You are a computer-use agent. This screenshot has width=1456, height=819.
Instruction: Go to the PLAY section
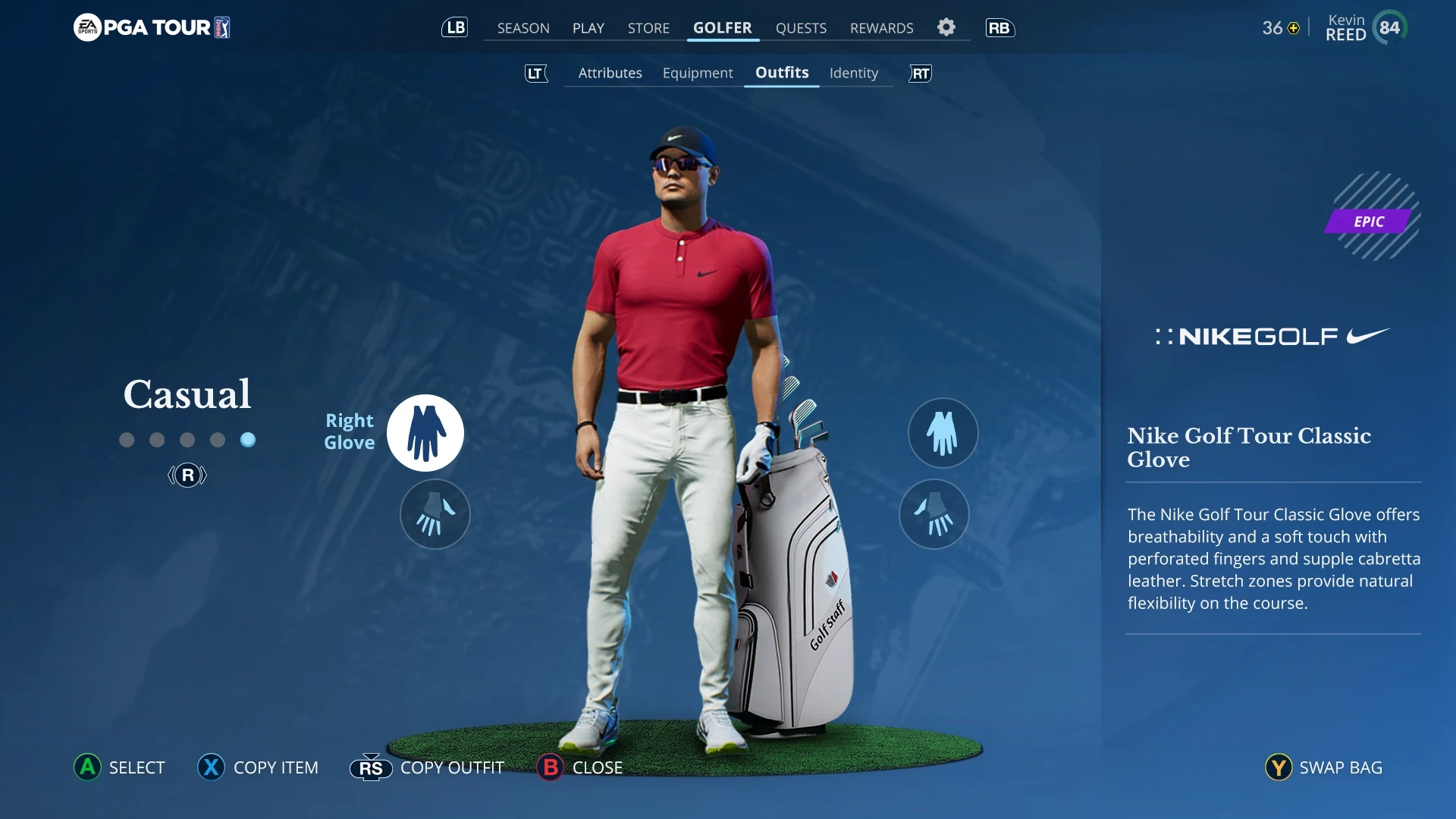coord(588,28)
